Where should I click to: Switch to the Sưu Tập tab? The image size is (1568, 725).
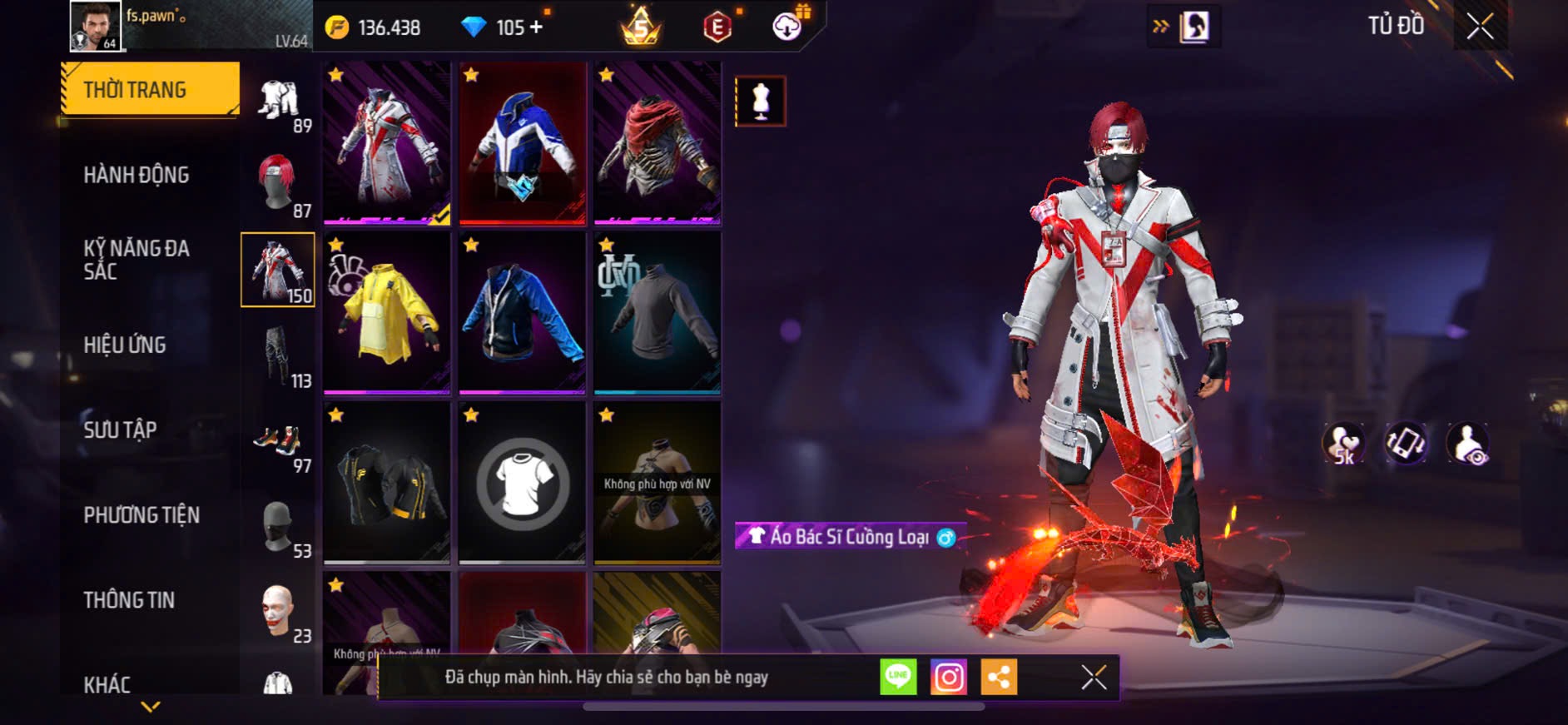[x=120, y=430]
